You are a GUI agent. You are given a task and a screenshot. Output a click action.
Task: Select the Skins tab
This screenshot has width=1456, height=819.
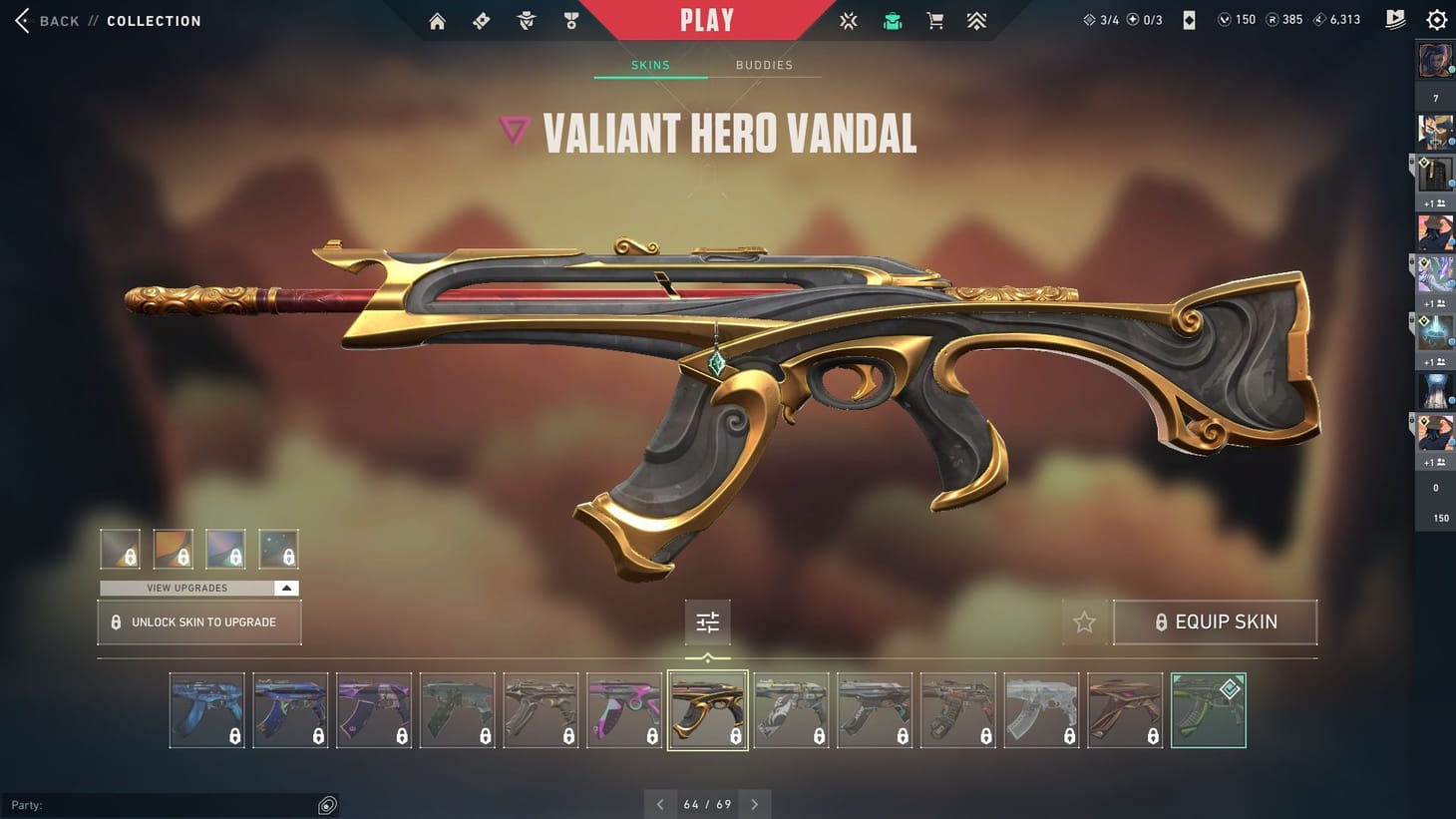650,65
